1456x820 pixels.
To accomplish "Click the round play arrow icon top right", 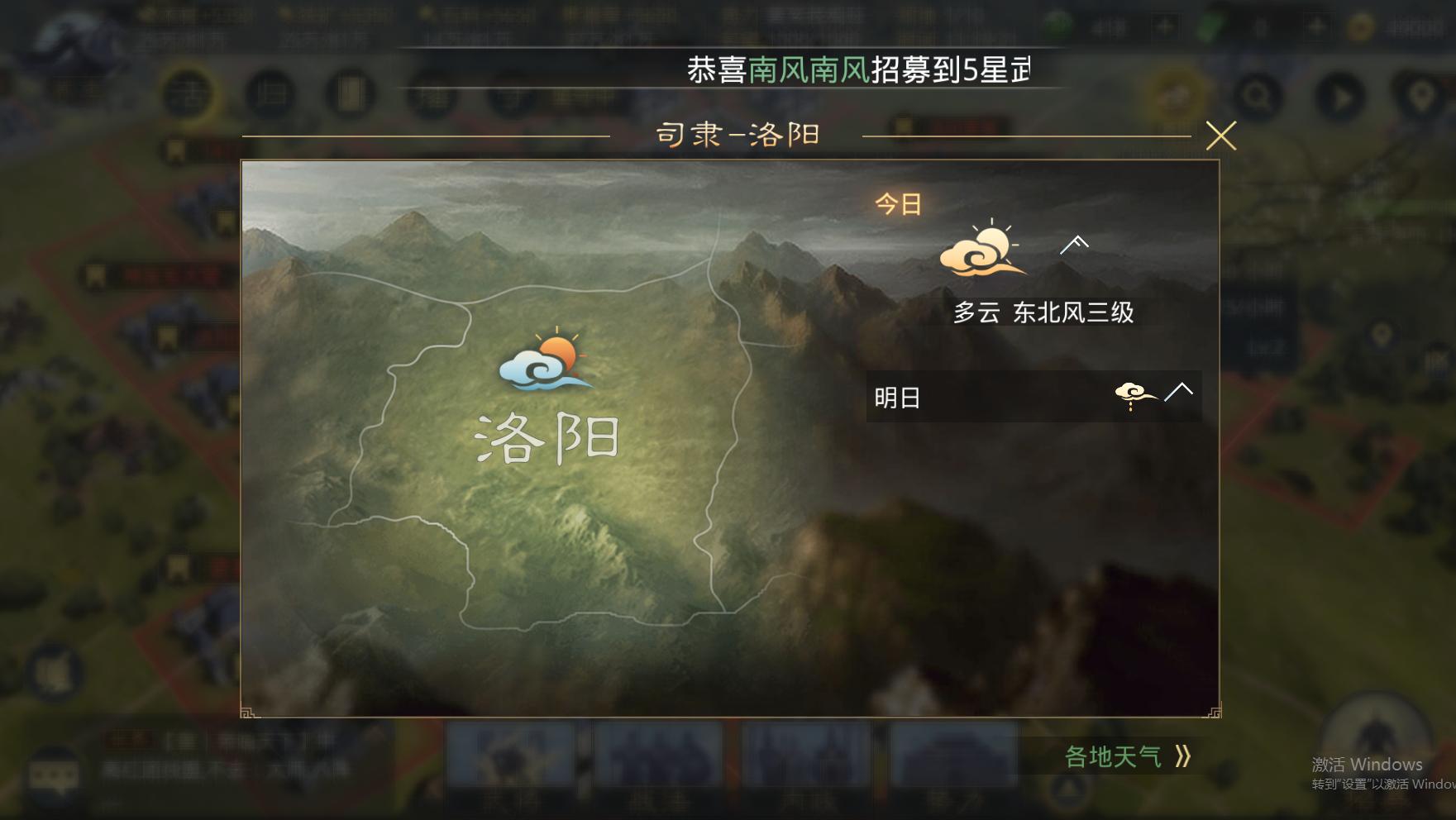I will click(1340, 97).
